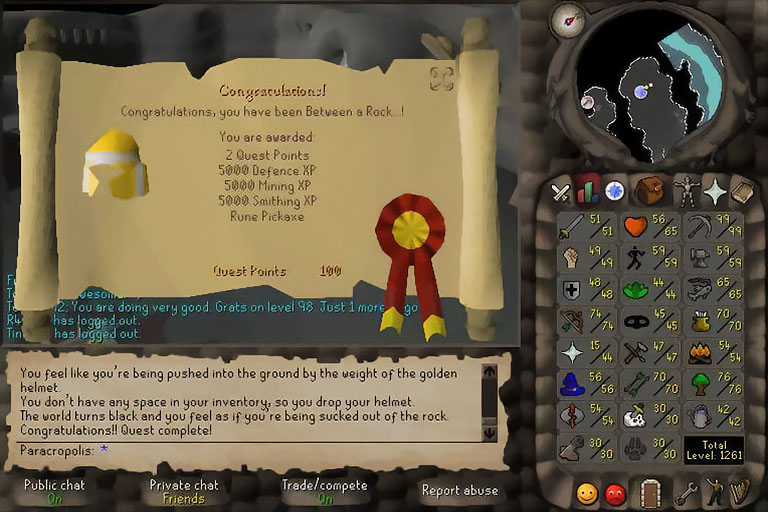768x512 pixels.
Task: Switch to the backpack inventory tab
Action: click(649, 189)
